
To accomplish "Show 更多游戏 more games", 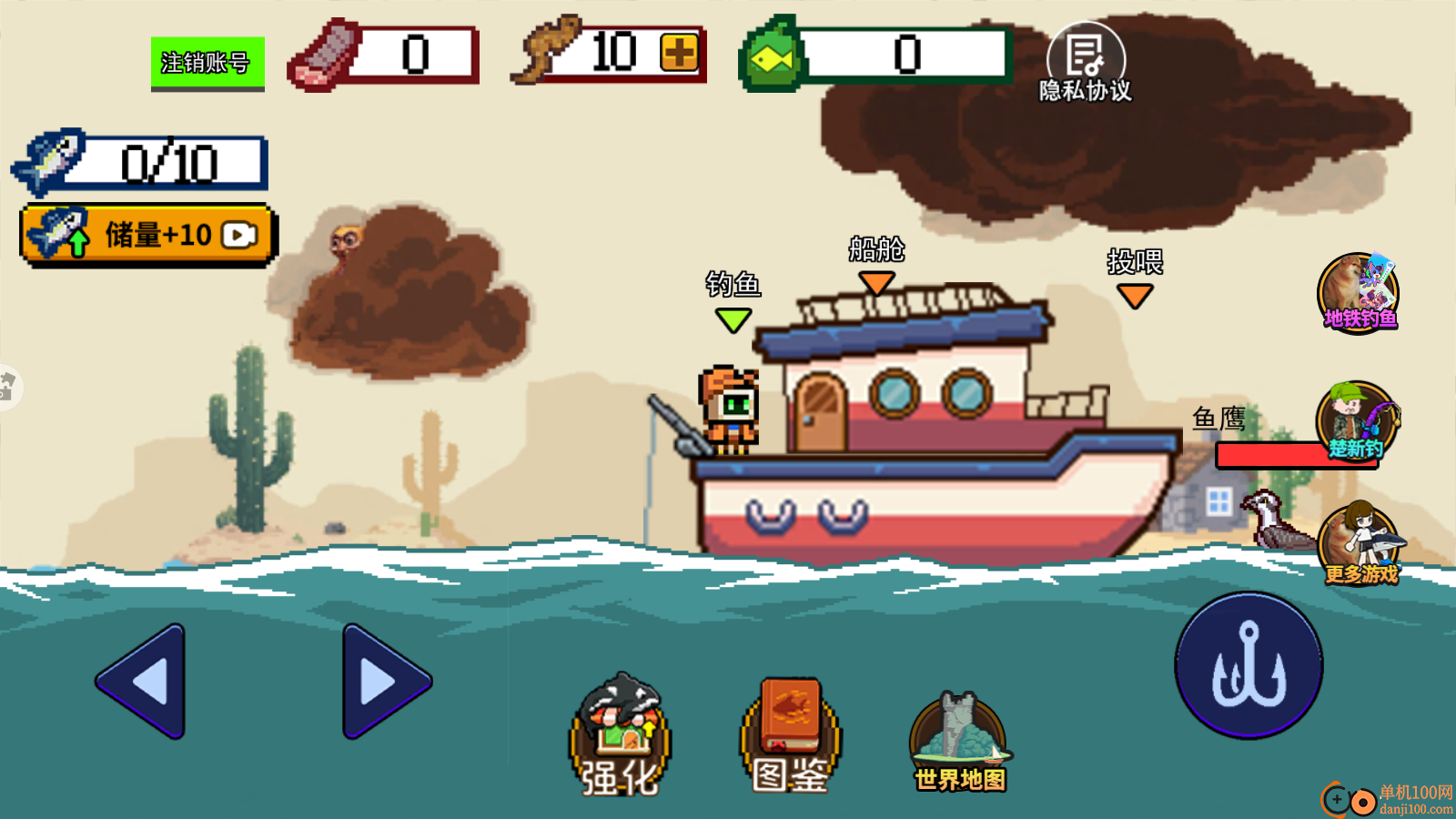I will (x=1360, y=544).
